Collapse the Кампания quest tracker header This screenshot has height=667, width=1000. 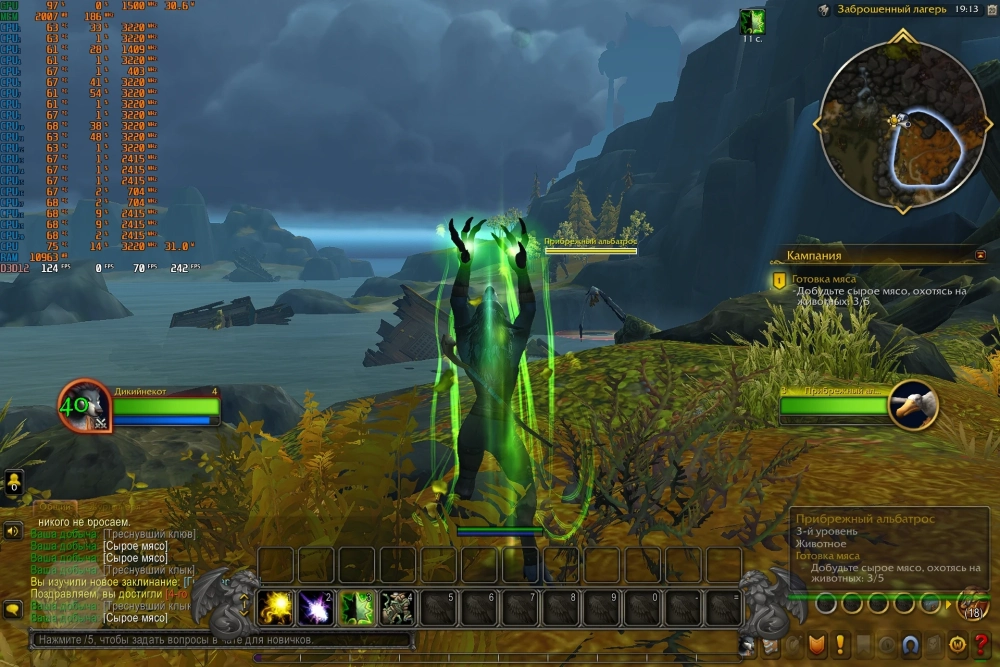pos(980,255)
